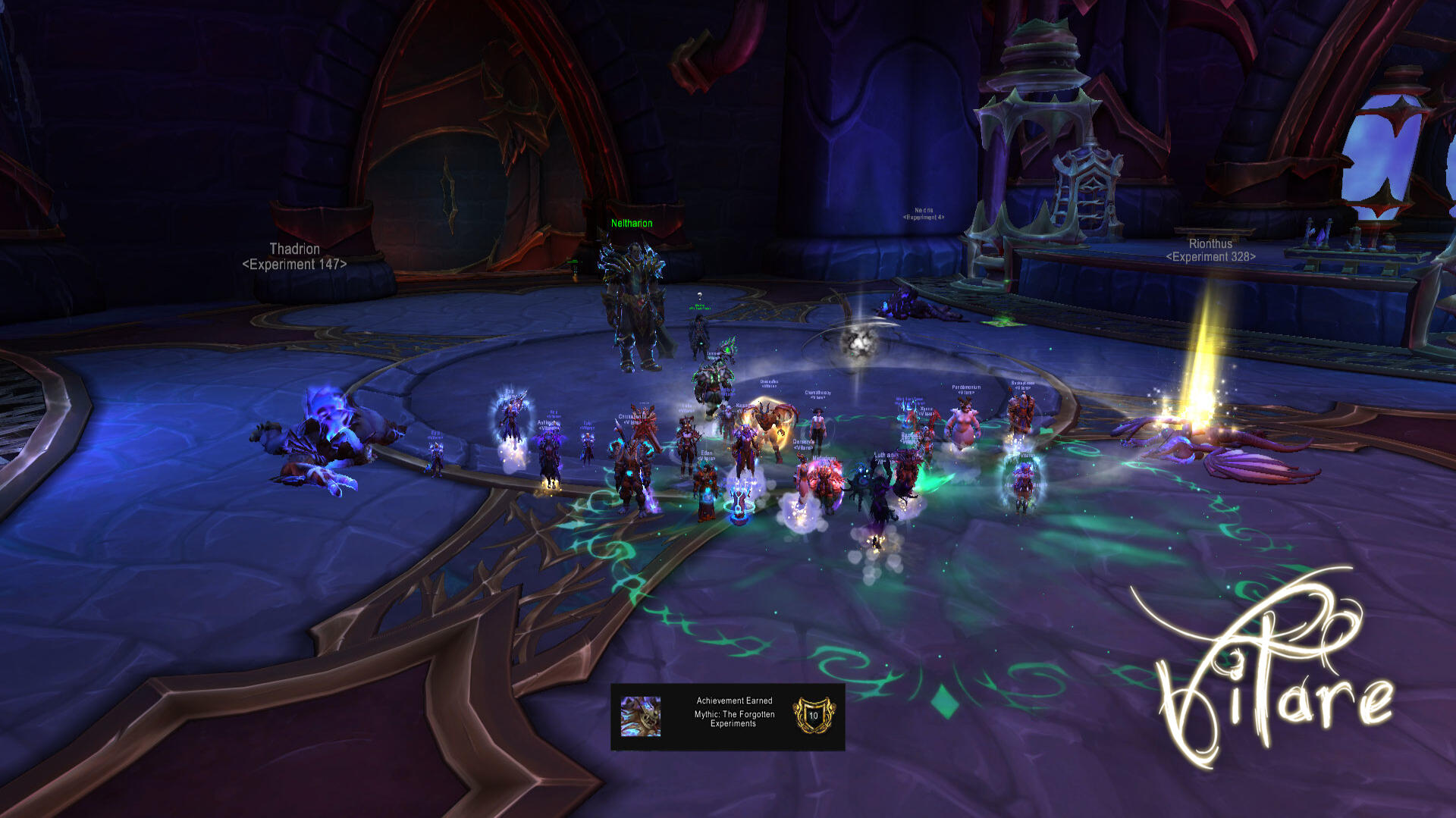The width and height of the screenshot is (1456, 818).
Task: Click the achievement toast's boss portrait icon
Action: tap(641, 716)
